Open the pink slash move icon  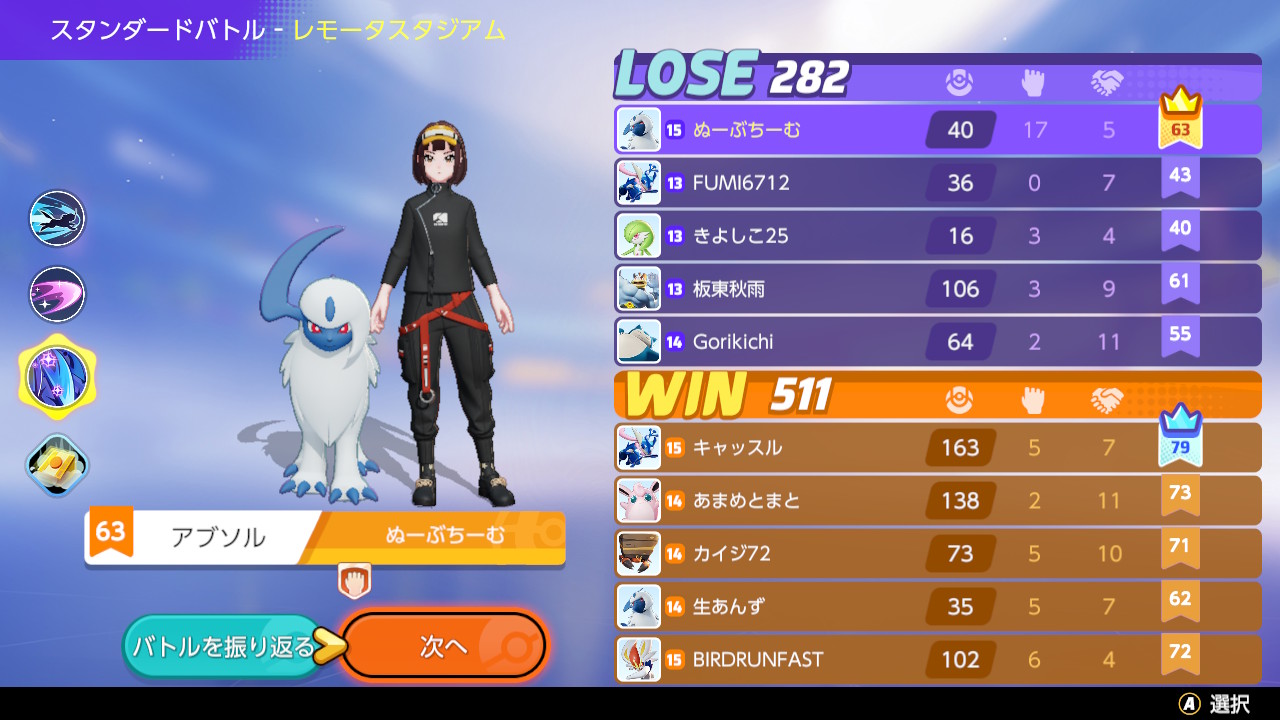point(56,294)
